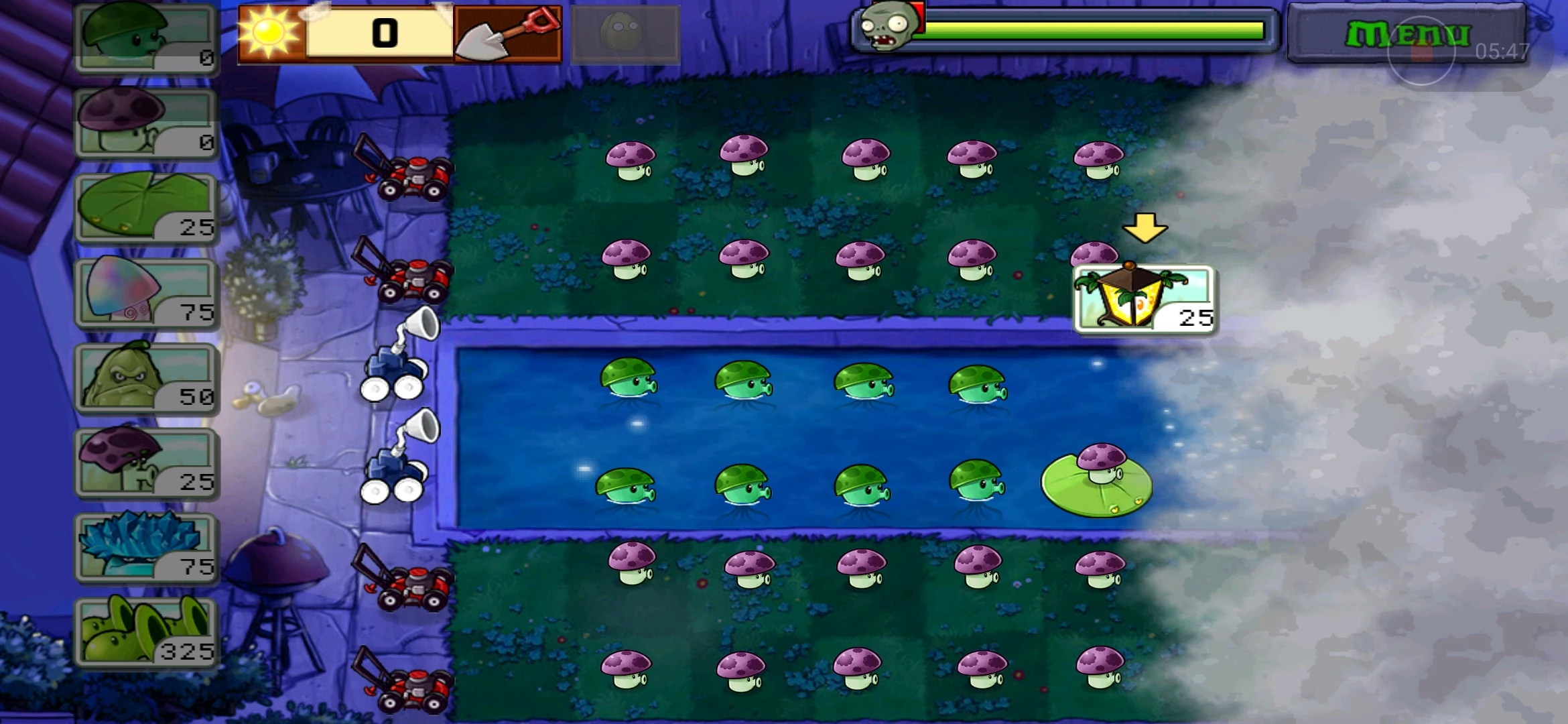Image resolution: width=1568 pixels, height=724 pixels.
Task: Grab the Shovel tool
Action: tap(508, 33)
